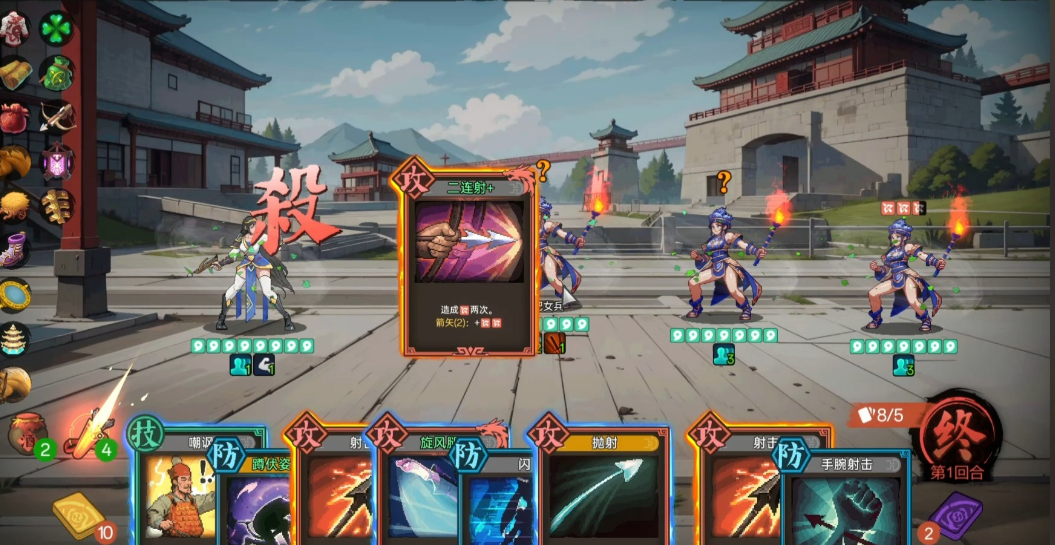Screen dimensions: 1055x545
Task: Check the round mirror relic
Action: [x=14, y=295]
